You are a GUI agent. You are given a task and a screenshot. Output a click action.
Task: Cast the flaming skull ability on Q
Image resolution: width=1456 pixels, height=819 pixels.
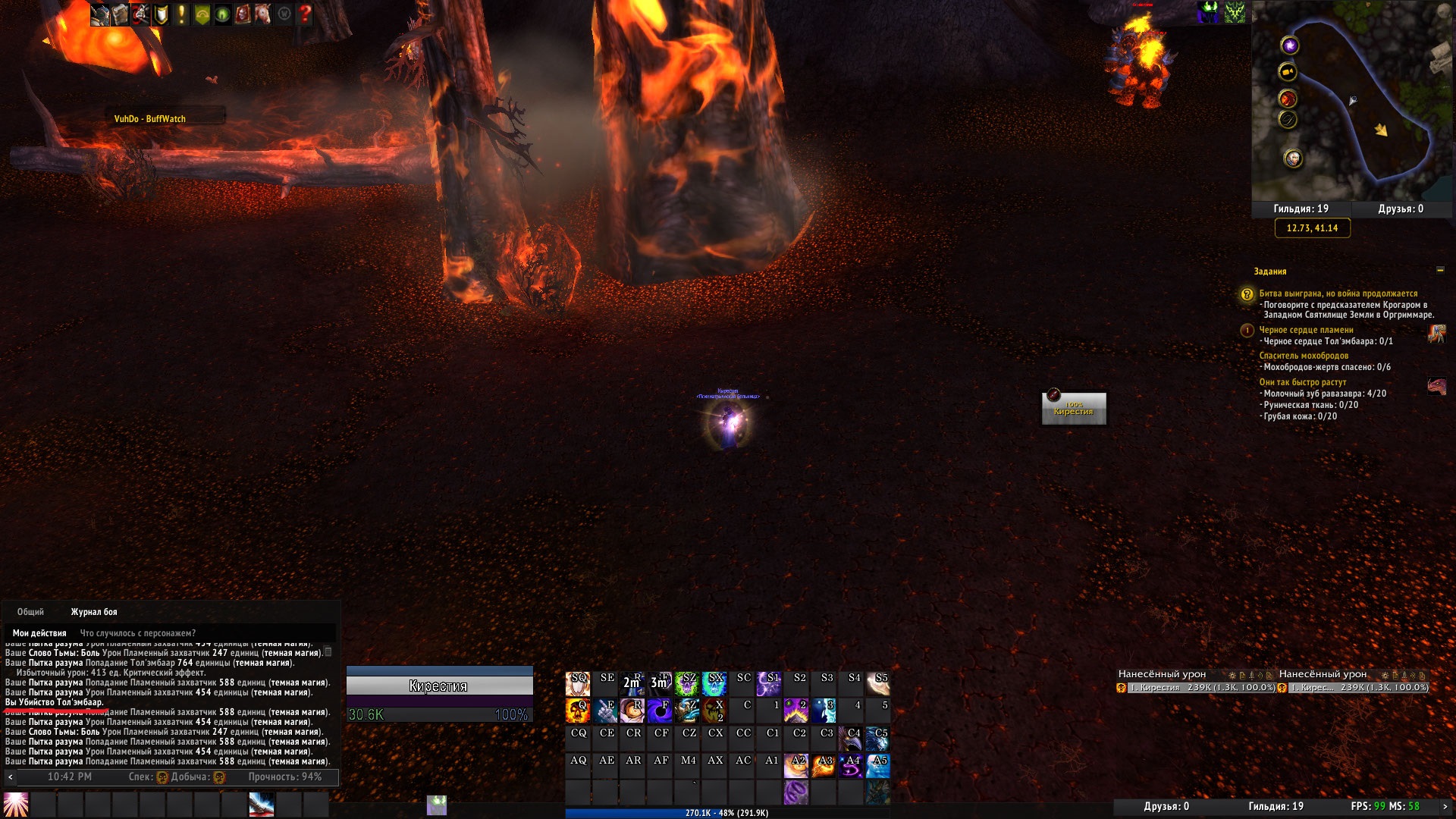(x=578, y=711)
